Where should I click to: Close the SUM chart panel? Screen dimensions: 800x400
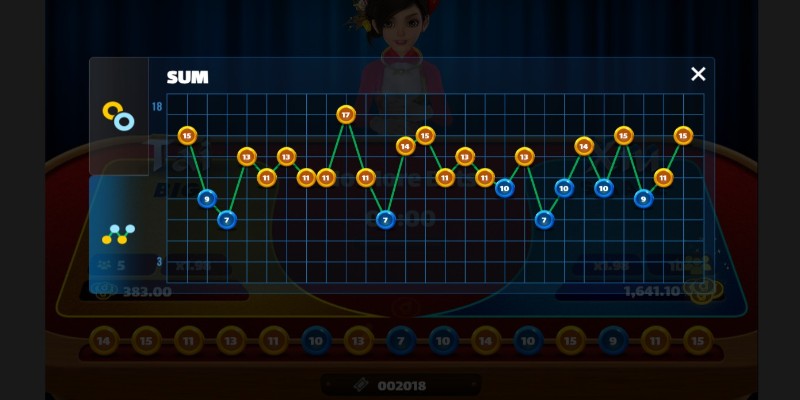[x=698, y=74]
